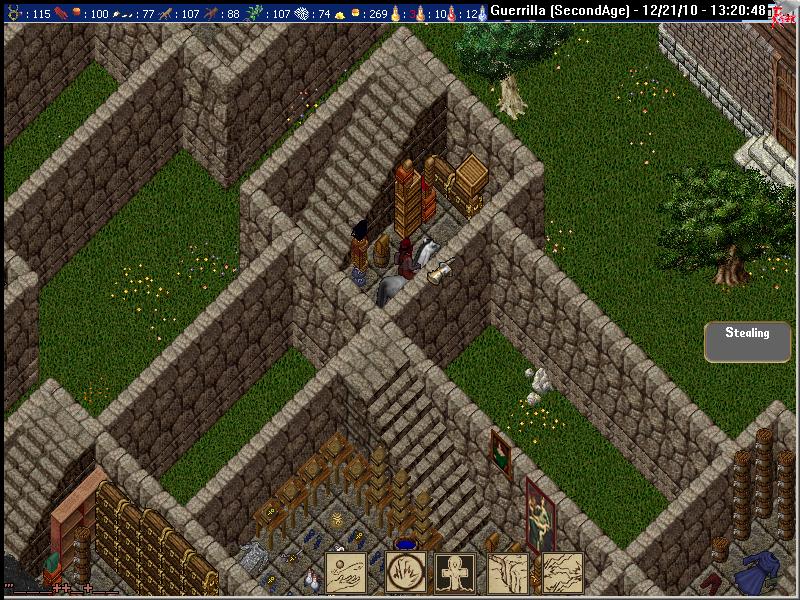800x600 pixels.
Task: Activate the flaming circle spell icon
Action: (405, 573)
